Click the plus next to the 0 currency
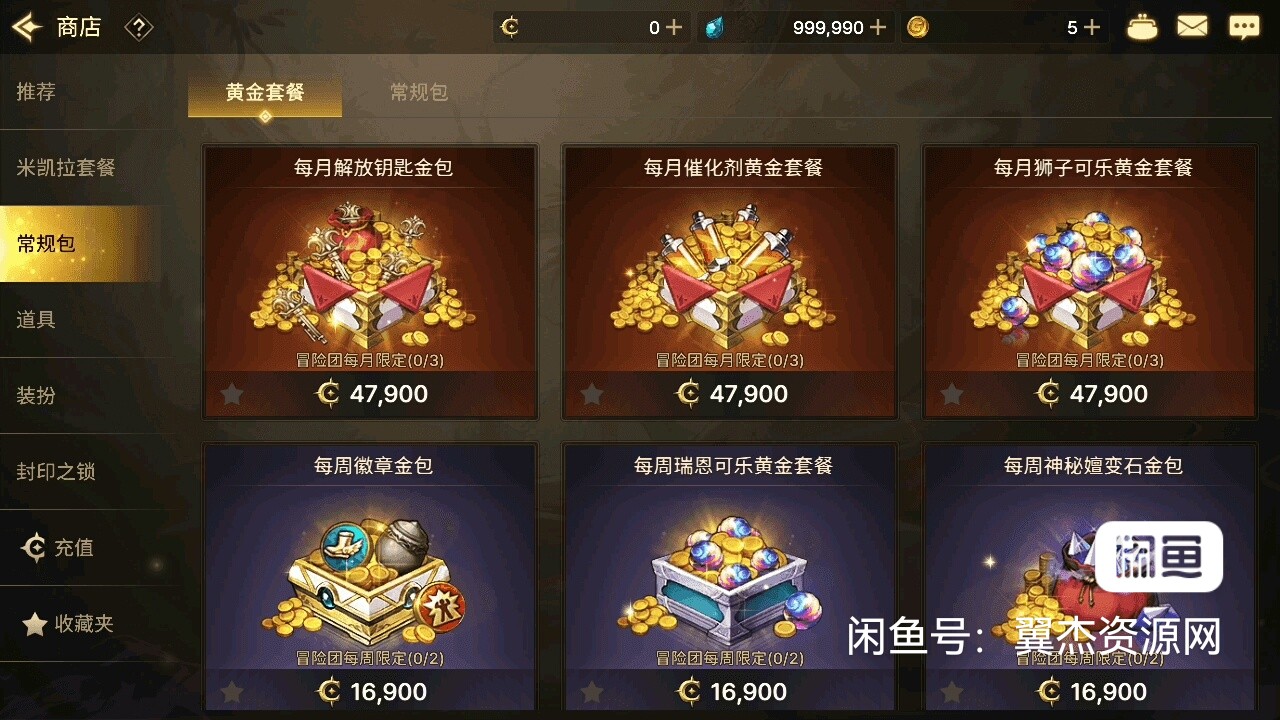 (x=672, y=27)
